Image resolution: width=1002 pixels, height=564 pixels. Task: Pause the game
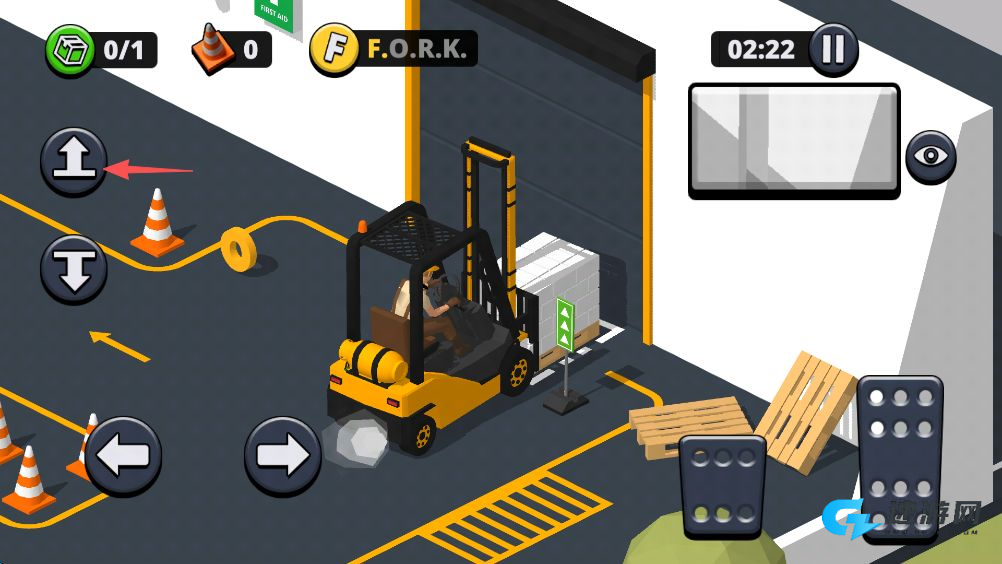[x=833, y=49]
